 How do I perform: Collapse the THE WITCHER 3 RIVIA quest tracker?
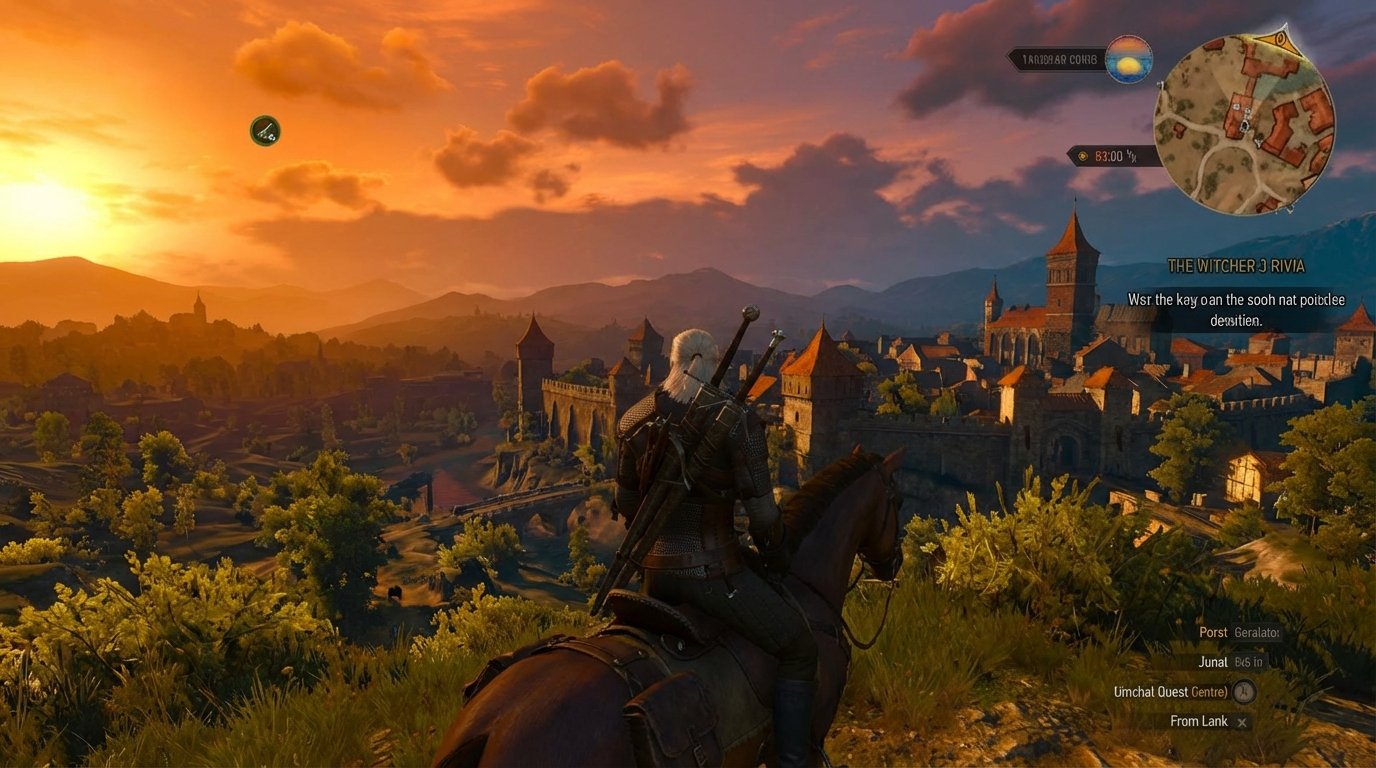pyautogui.click(x=1236, y=266)
